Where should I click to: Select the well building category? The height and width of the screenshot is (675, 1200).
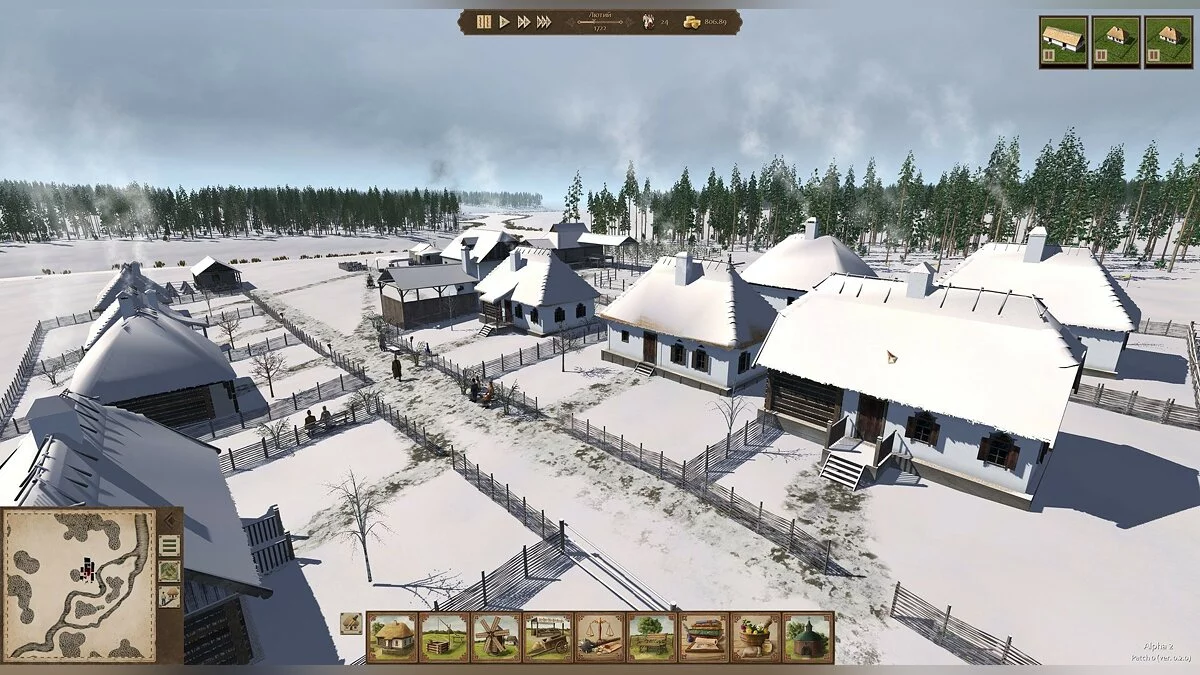coord(444,637)
